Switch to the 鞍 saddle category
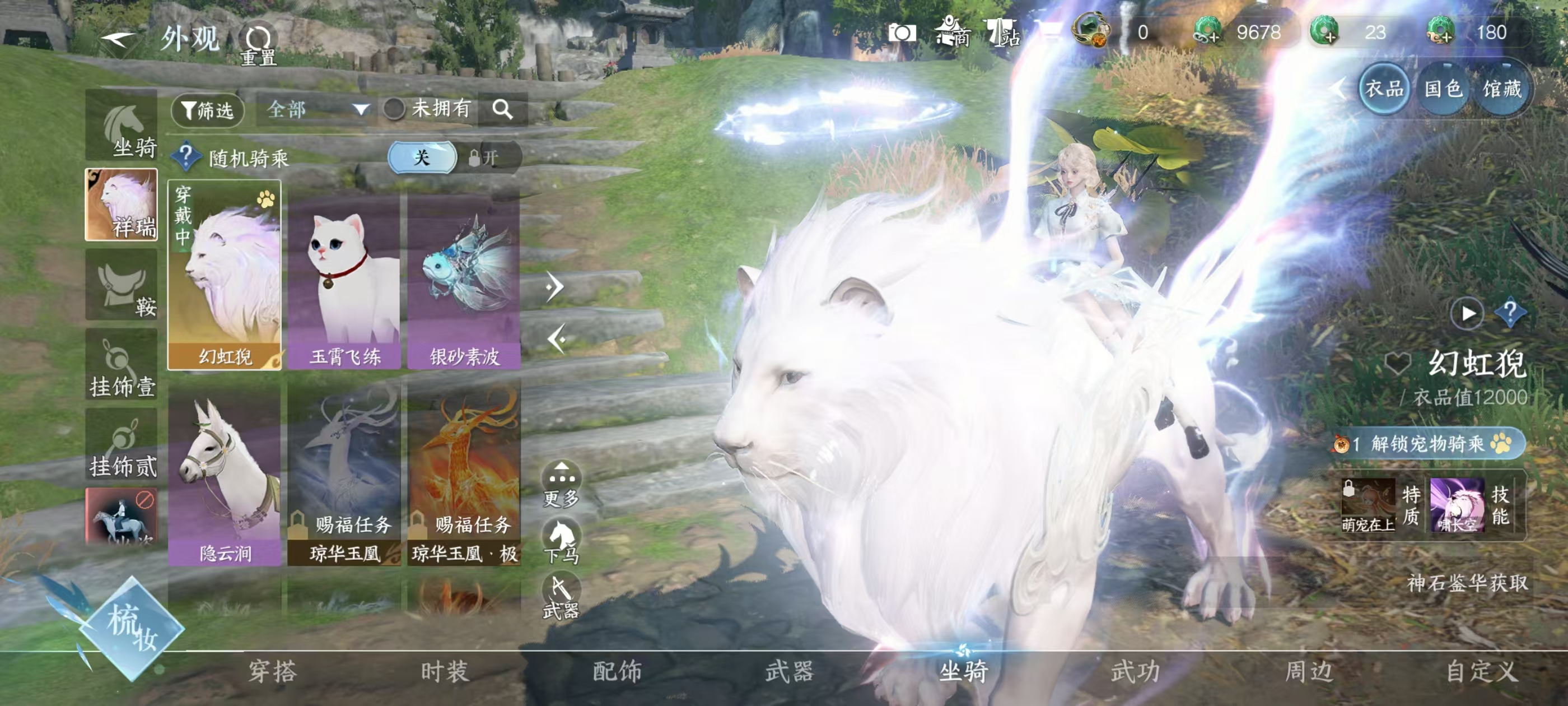1568x706 pixels. click(122, 285)
